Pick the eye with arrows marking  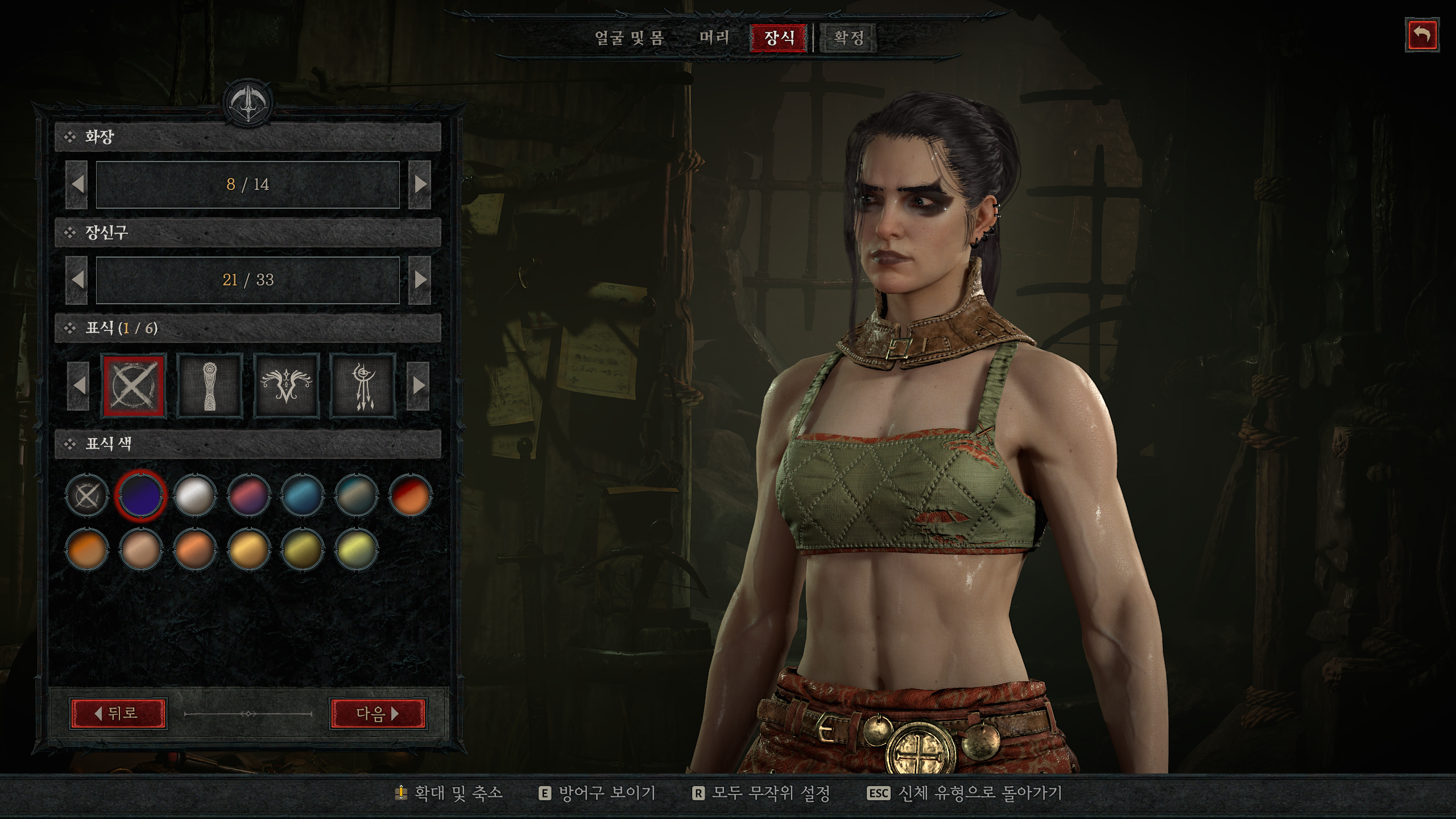(x=363, y=386)
